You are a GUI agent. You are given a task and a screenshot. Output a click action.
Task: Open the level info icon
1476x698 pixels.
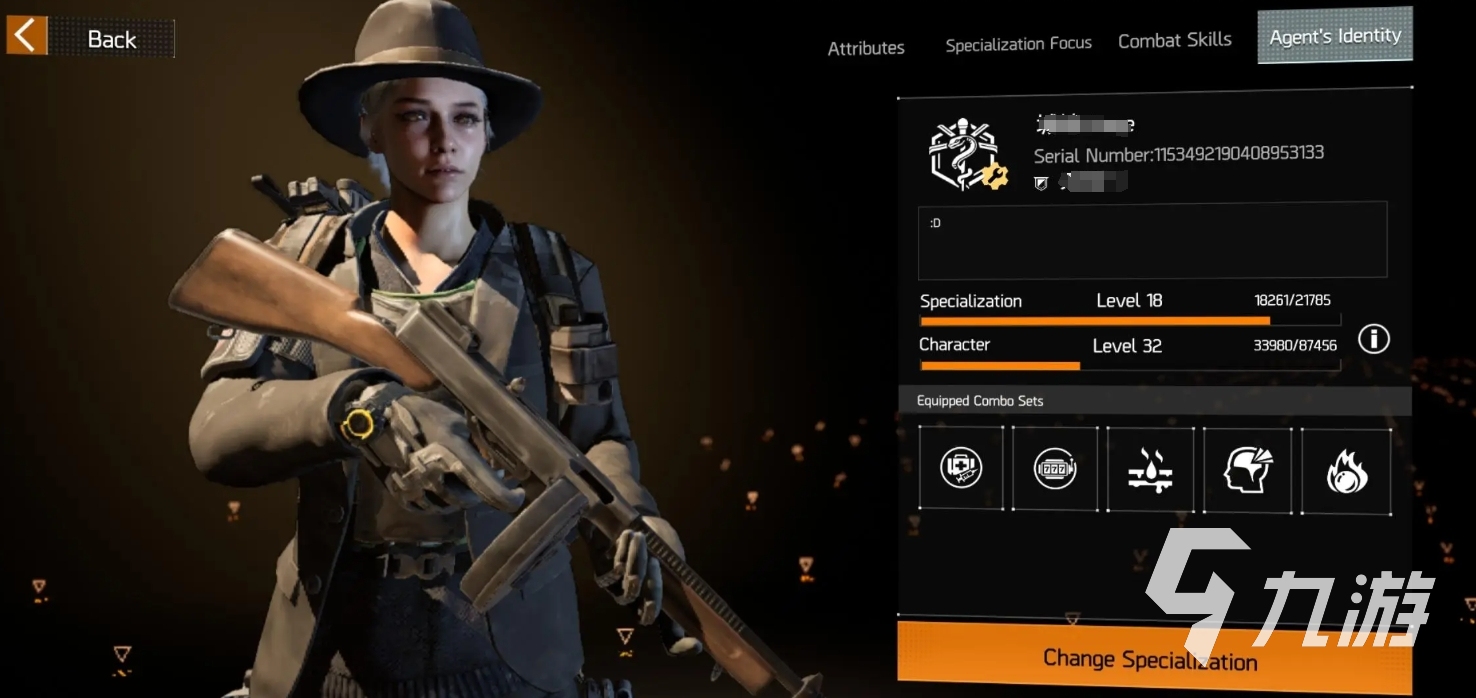(1373, 340)
